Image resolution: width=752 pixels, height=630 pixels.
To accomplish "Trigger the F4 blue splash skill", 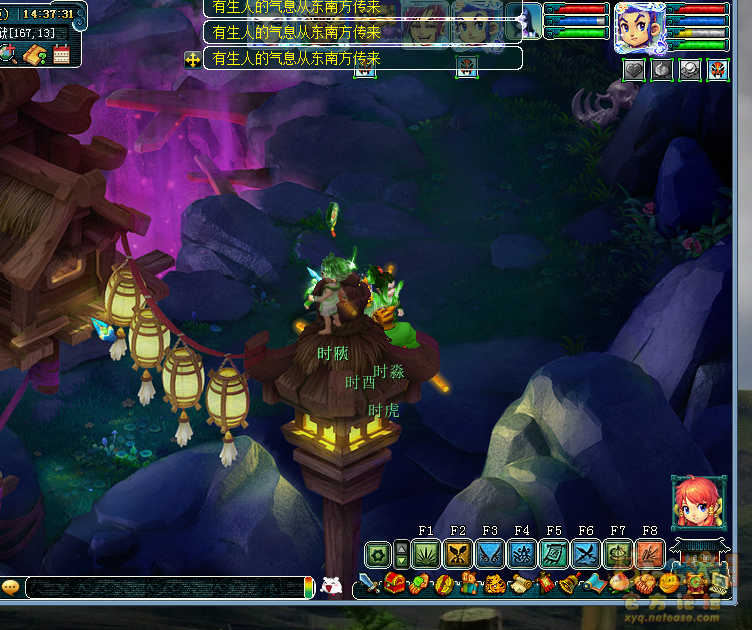I will (x=522, y=553).
